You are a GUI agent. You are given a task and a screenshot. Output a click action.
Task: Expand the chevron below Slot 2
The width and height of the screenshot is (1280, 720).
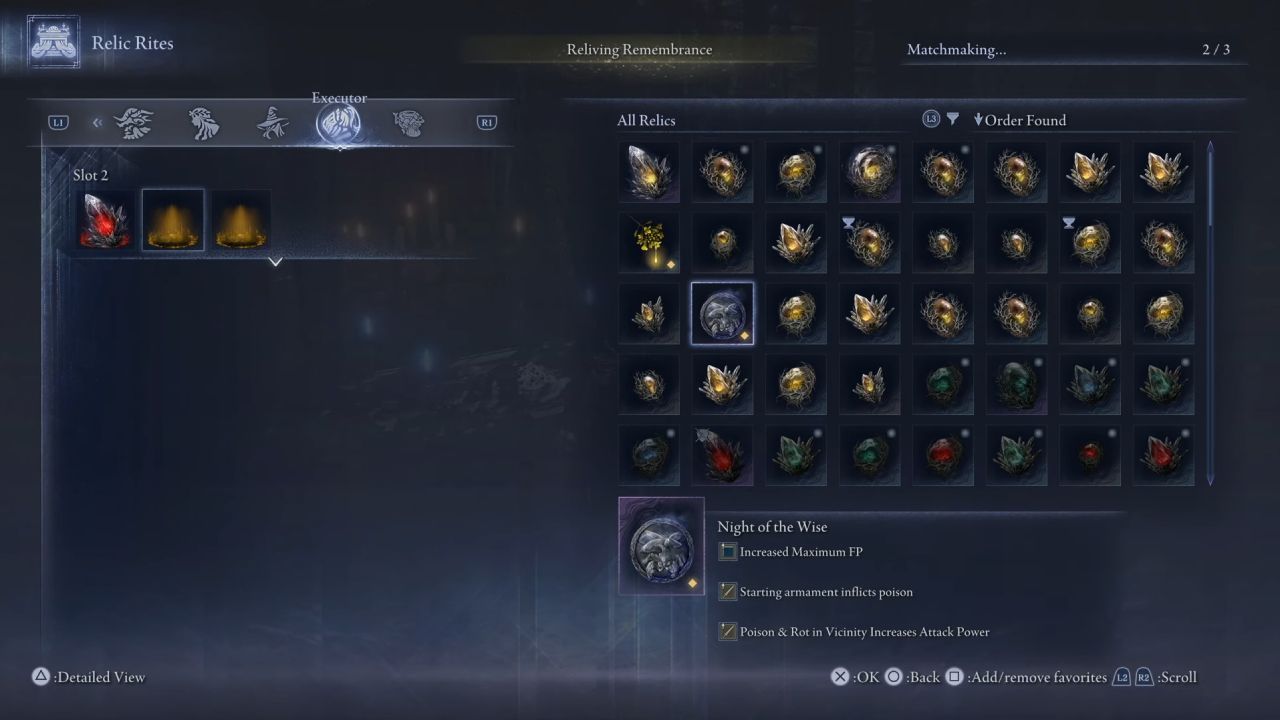click(276, 262)
